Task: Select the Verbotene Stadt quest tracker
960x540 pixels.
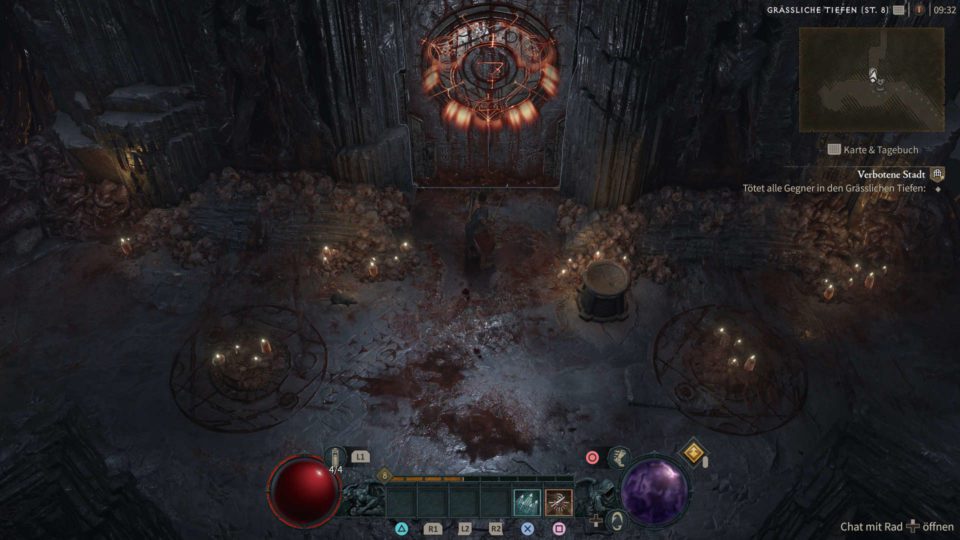Action: (x=891, y=174)
